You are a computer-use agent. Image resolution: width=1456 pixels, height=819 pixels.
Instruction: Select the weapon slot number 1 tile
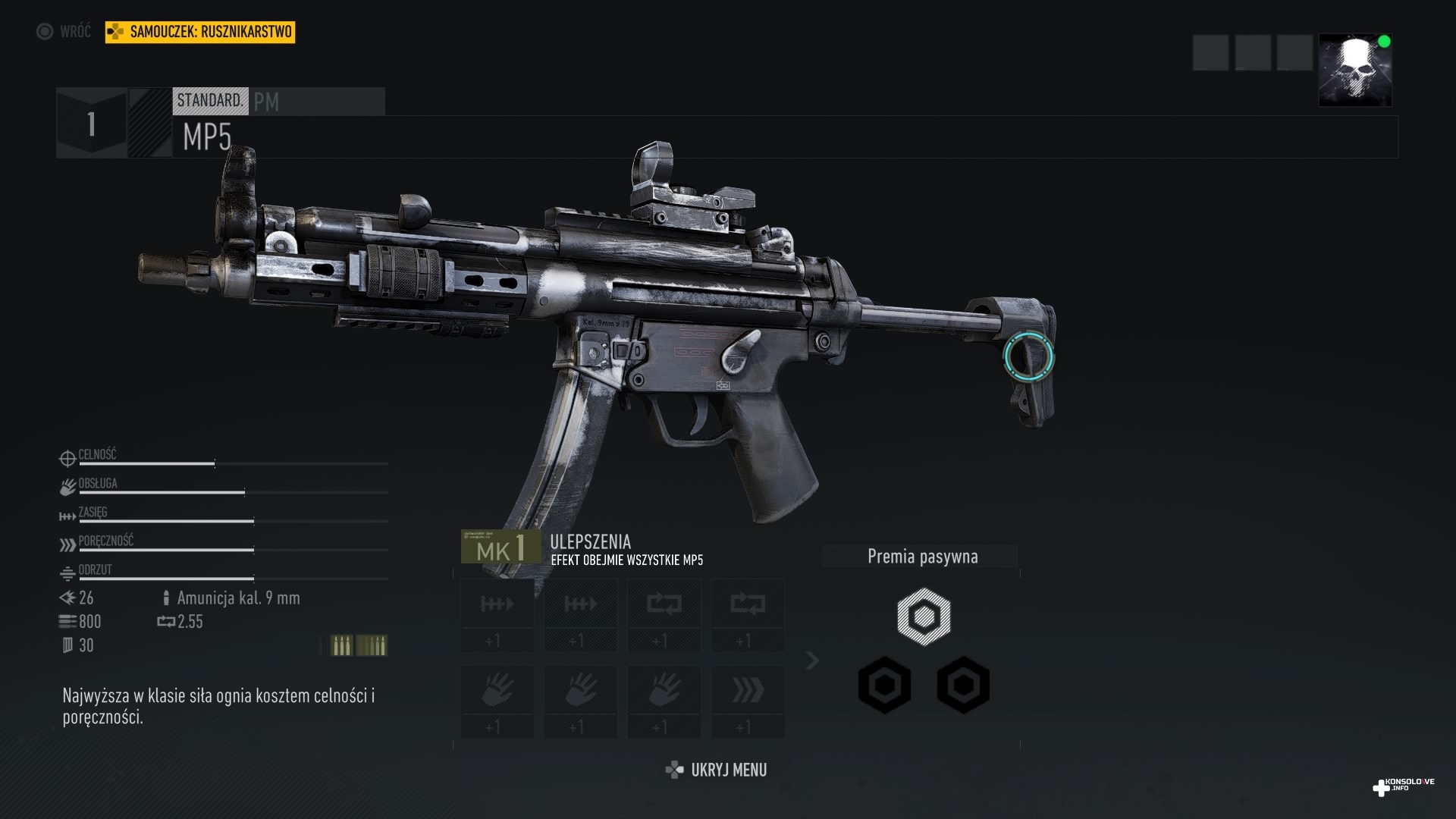point(92,124)
